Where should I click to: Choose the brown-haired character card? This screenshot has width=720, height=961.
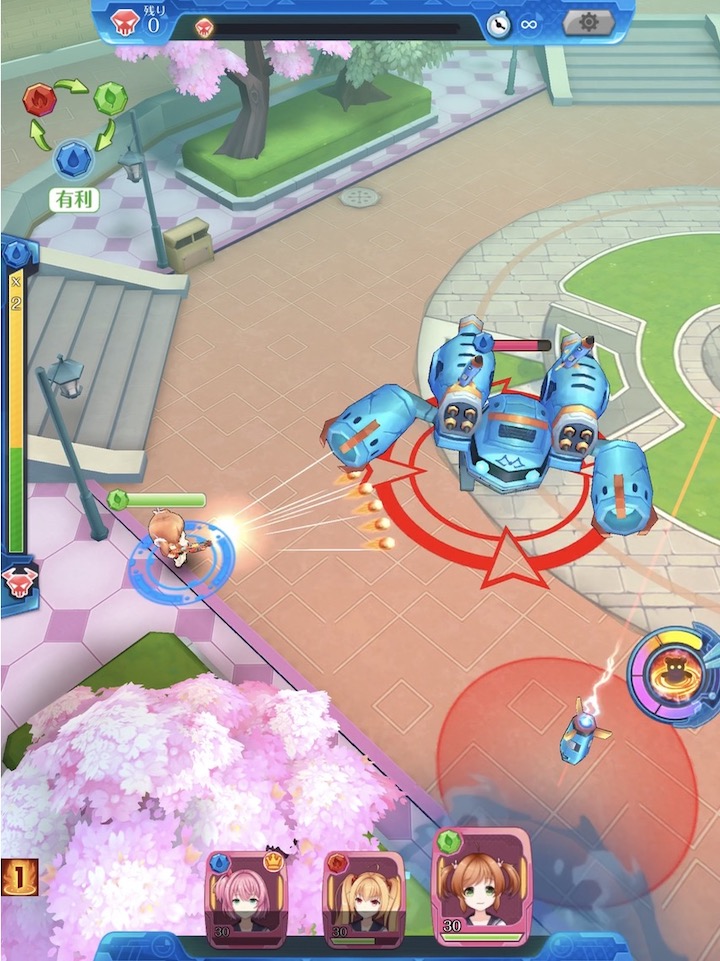tap(481, 887)
